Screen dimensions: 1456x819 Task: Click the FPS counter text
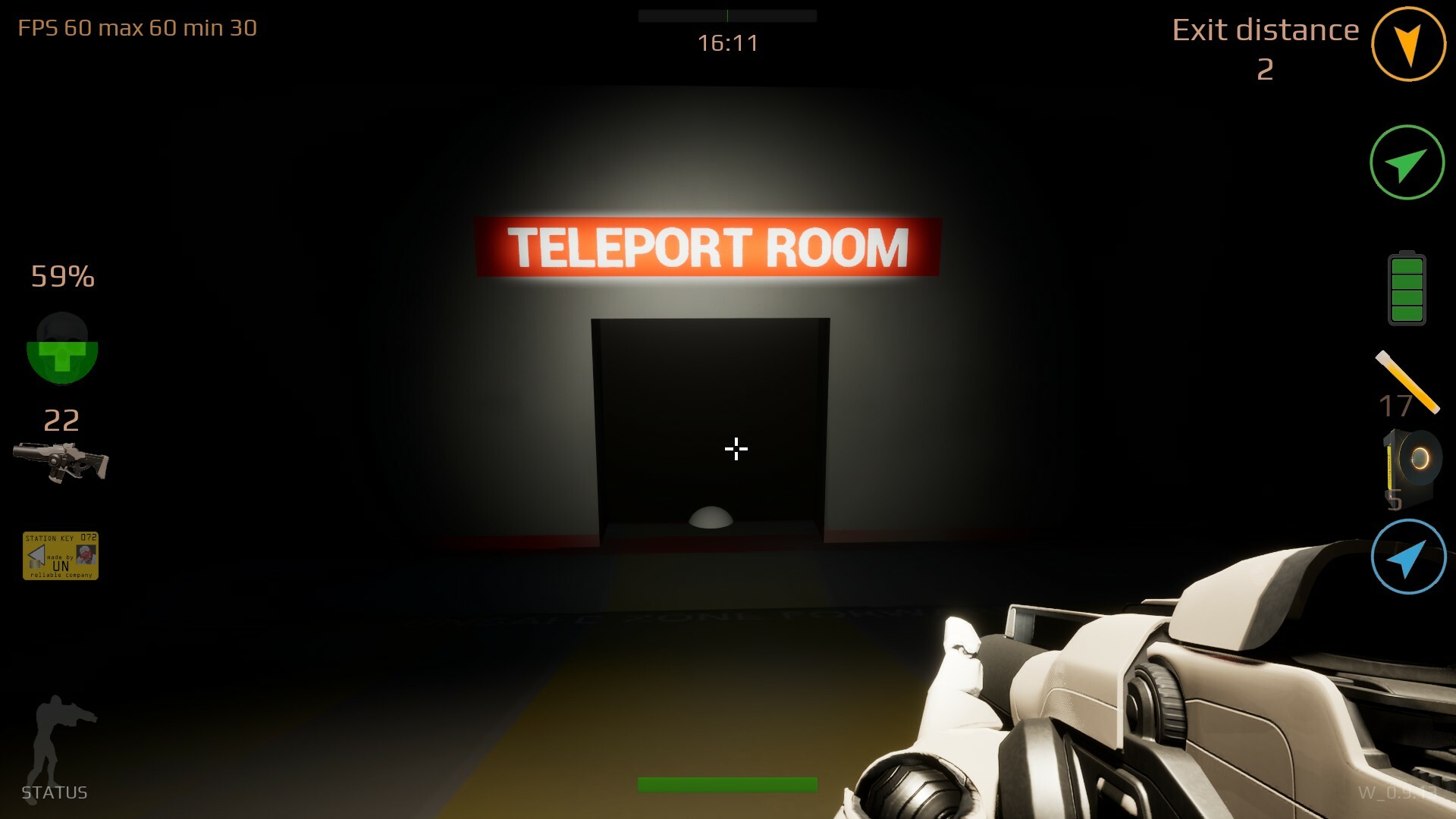pos(136,28)
